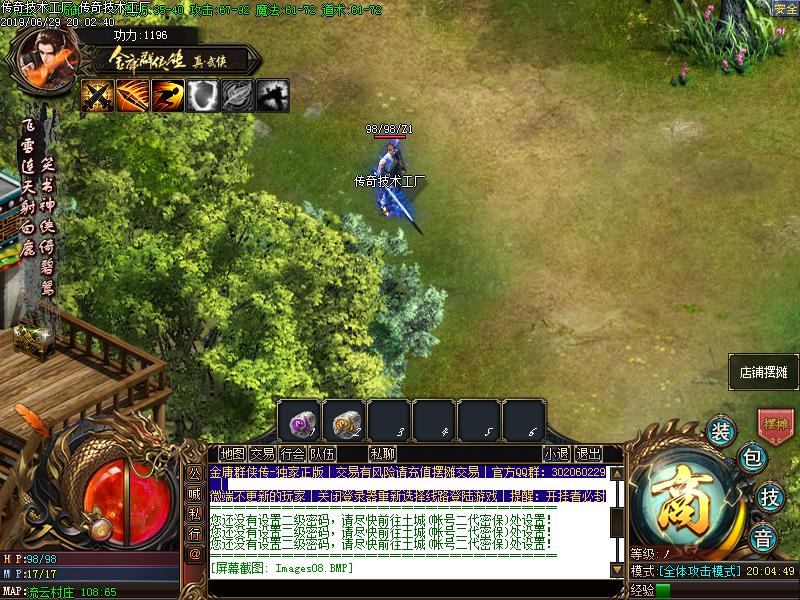Viewport: 800px width, 600px height.
Task: Use the slashing spear skill icon
Action: (133, 96)
